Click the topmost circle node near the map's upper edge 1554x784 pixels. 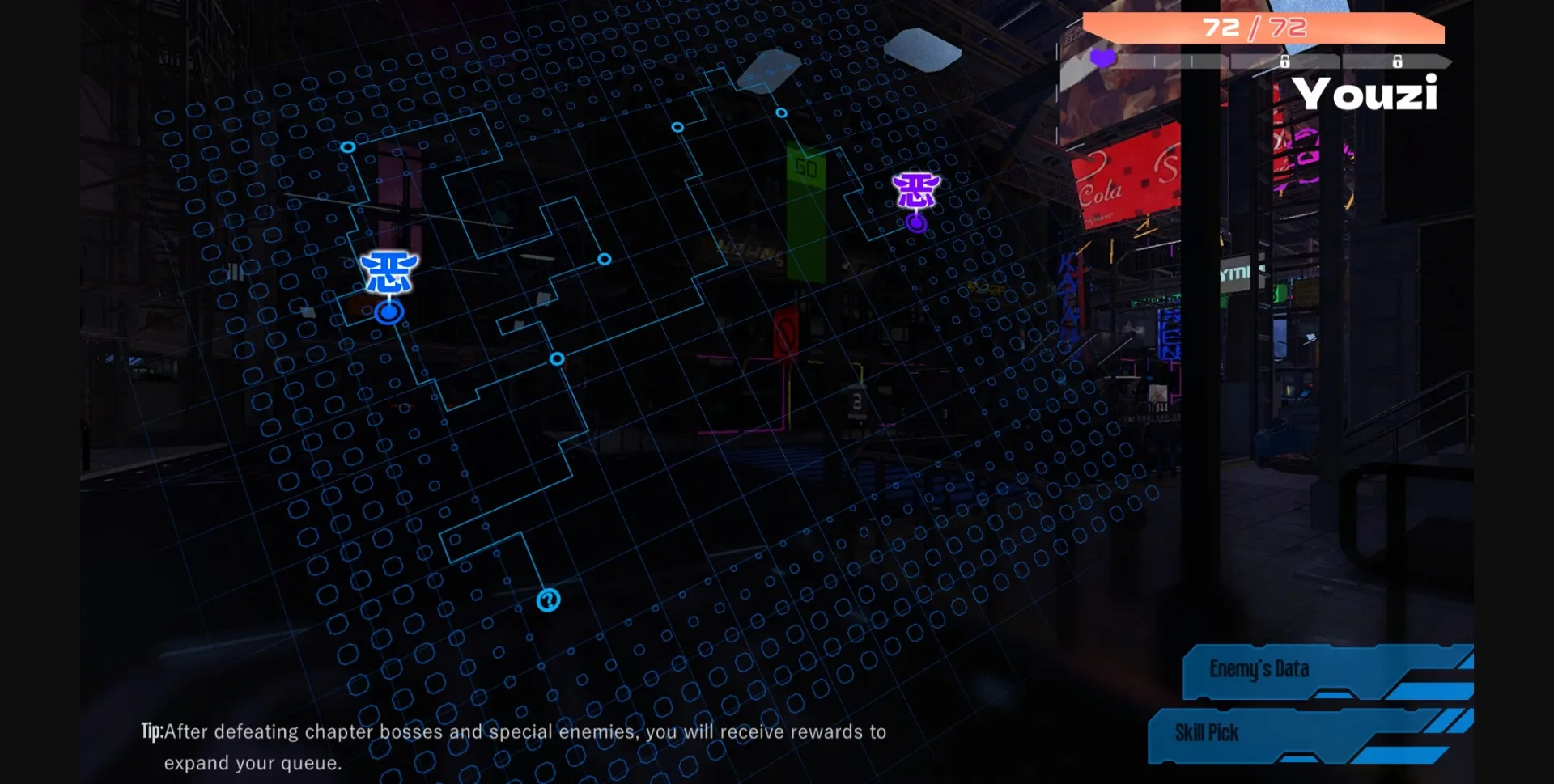click(x=782, y=112)
